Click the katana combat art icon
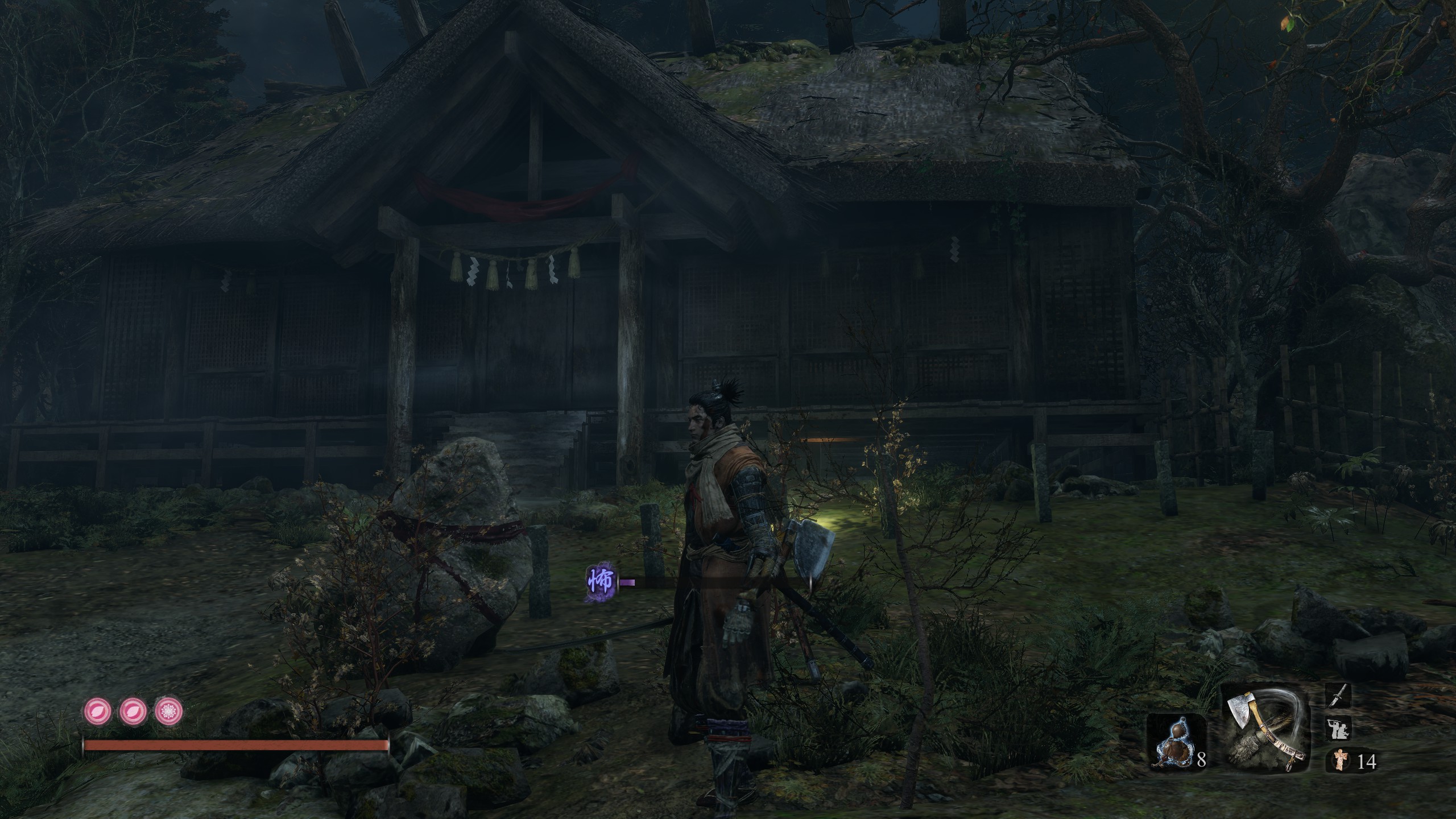 tap(1338, 697)
